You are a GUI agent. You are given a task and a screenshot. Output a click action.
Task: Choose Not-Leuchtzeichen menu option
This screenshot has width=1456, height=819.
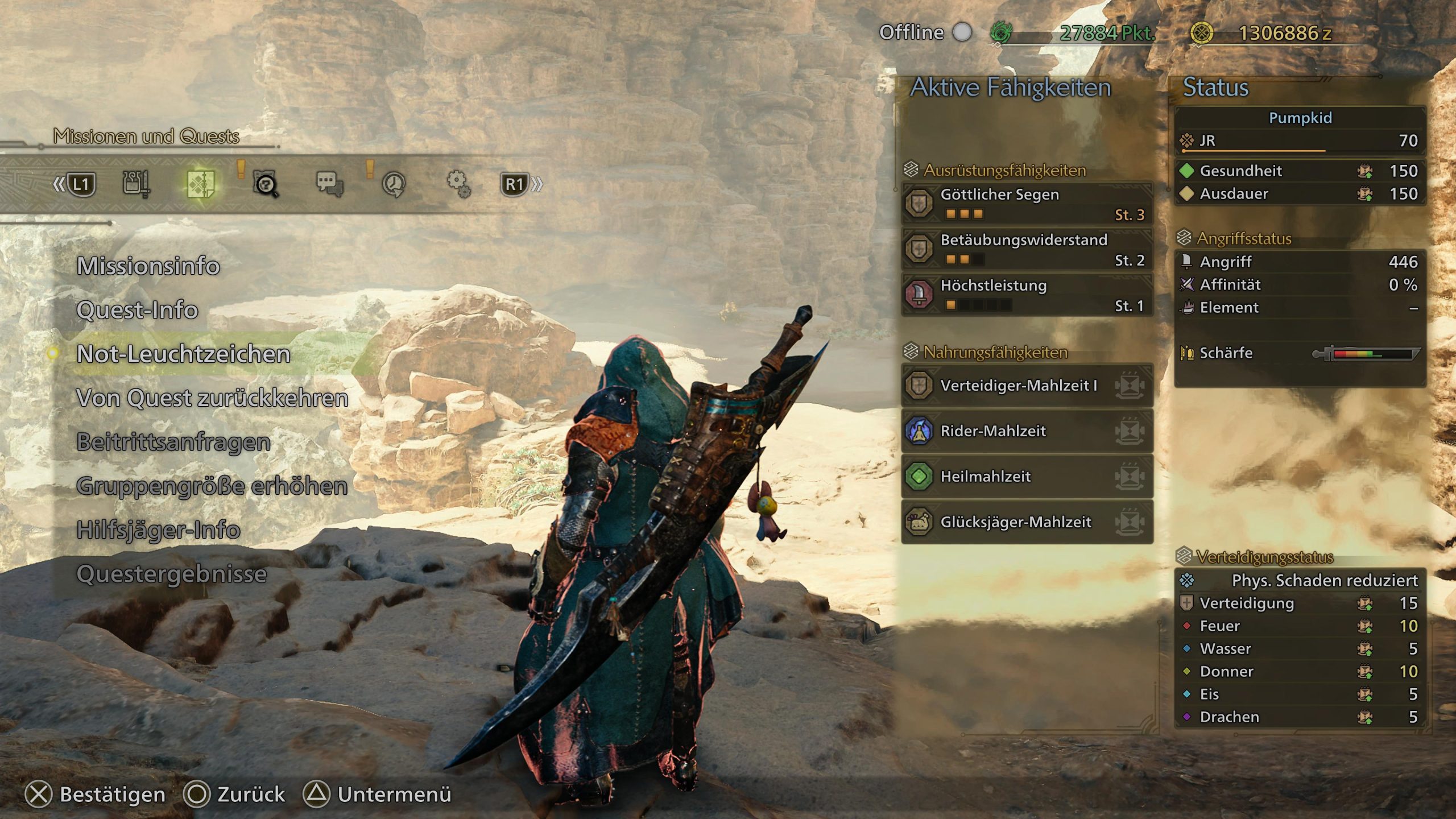(x=183, y=354)
